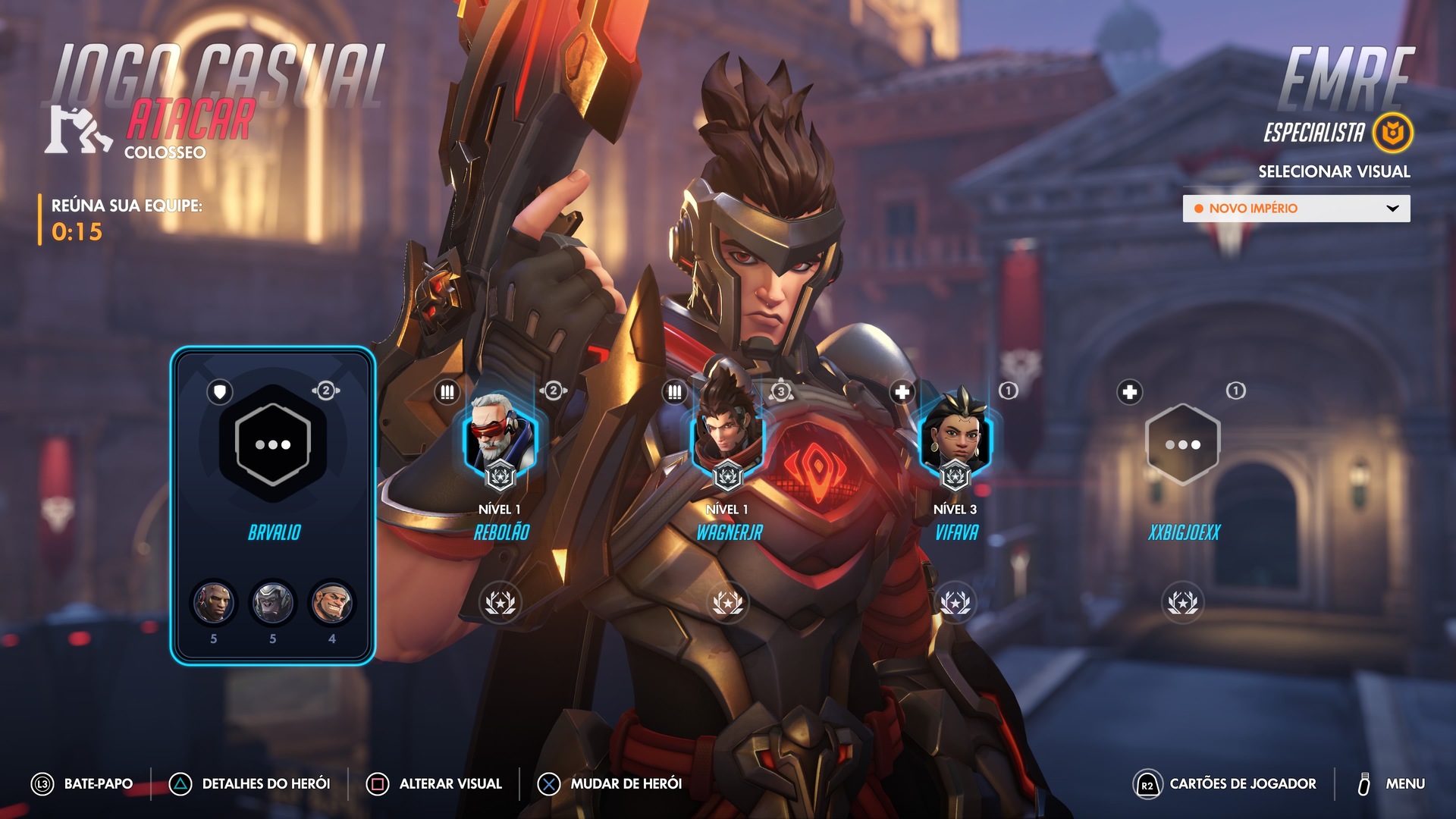
Task: Open the Novo Império skin dropdown
Action: (x=1296, y=209)
